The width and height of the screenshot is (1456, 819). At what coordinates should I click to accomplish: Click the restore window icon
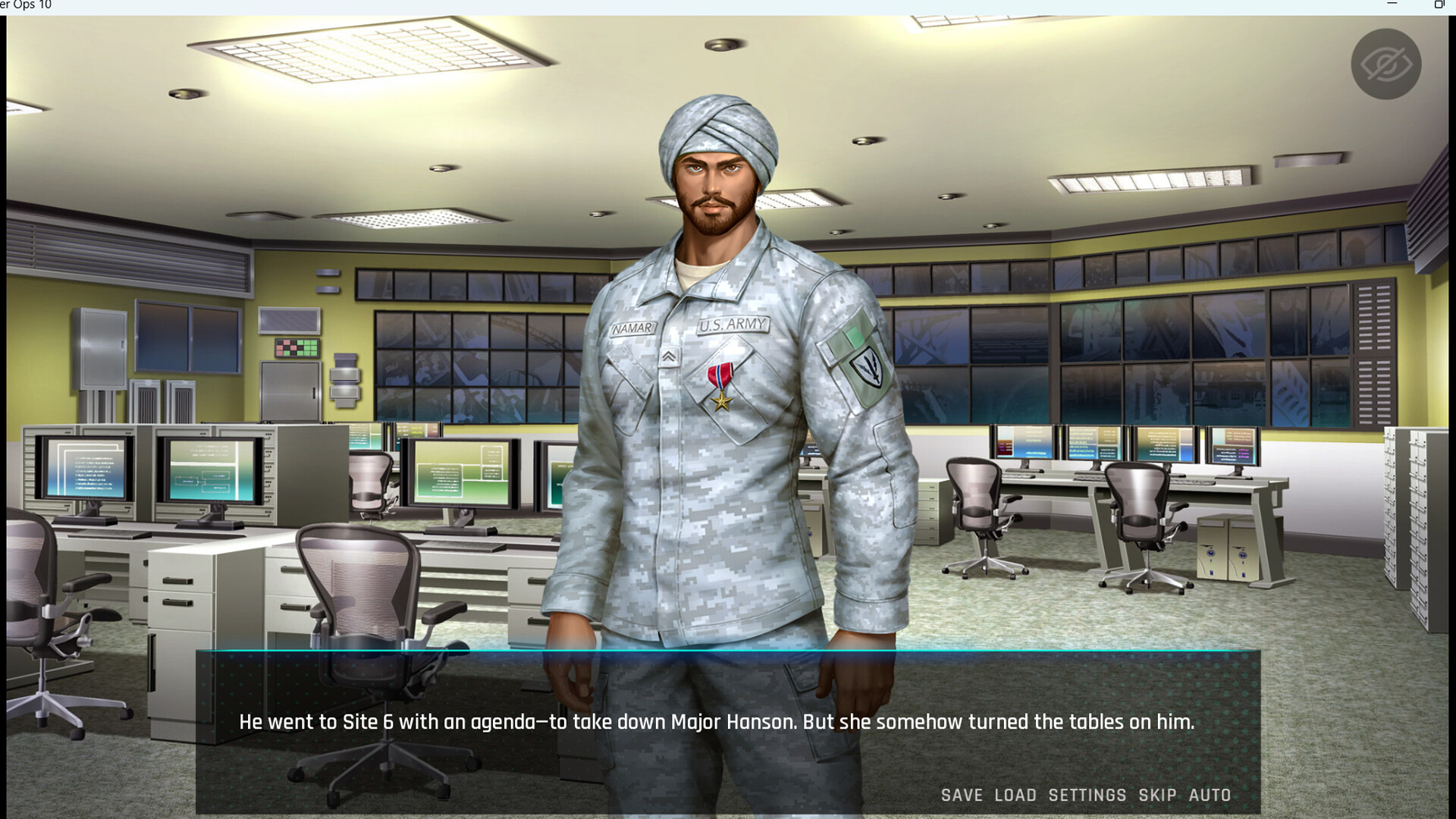tap(1440, 5)
